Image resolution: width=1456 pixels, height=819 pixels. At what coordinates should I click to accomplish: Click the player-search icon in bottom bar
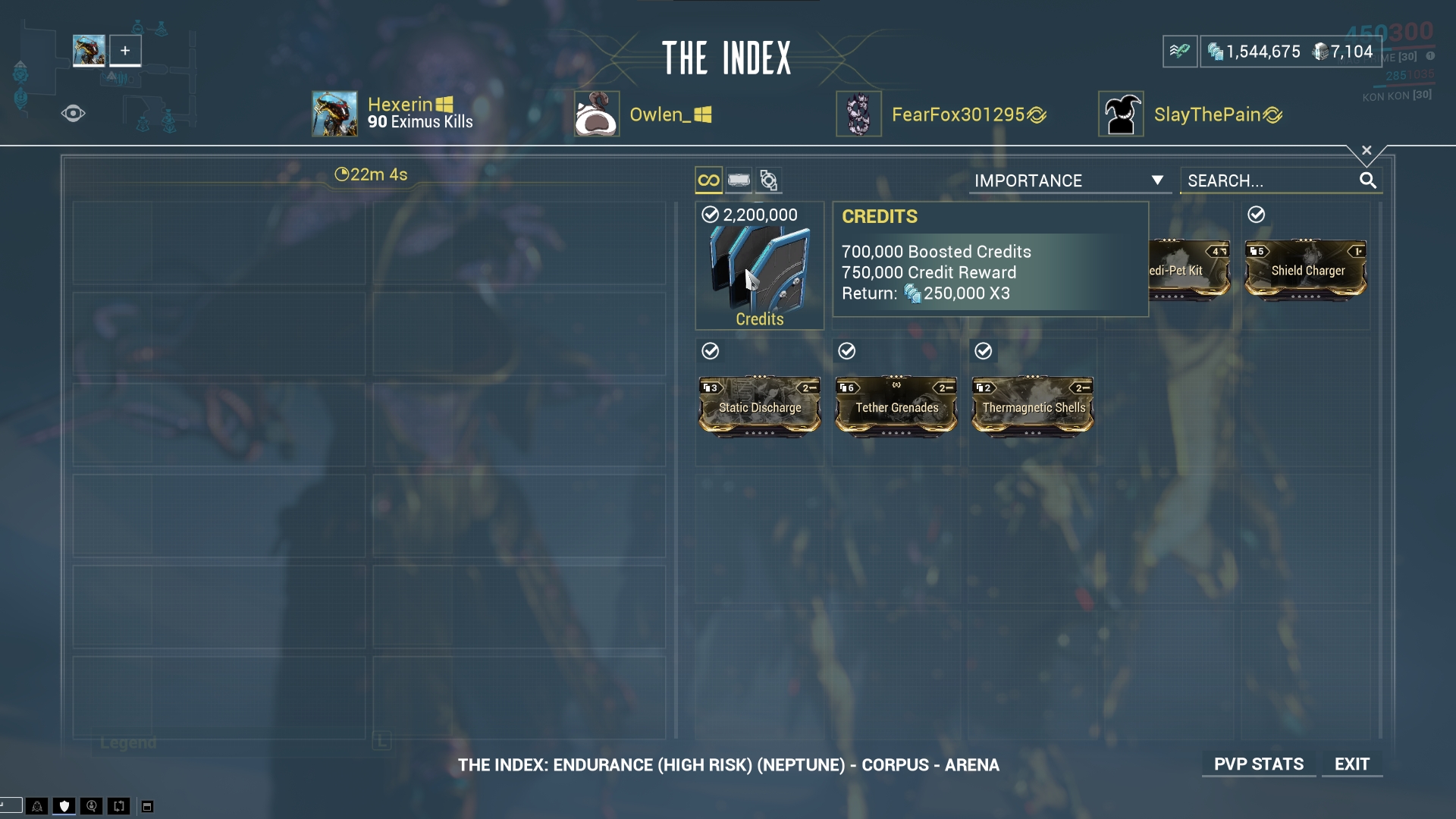pos(91,806)
